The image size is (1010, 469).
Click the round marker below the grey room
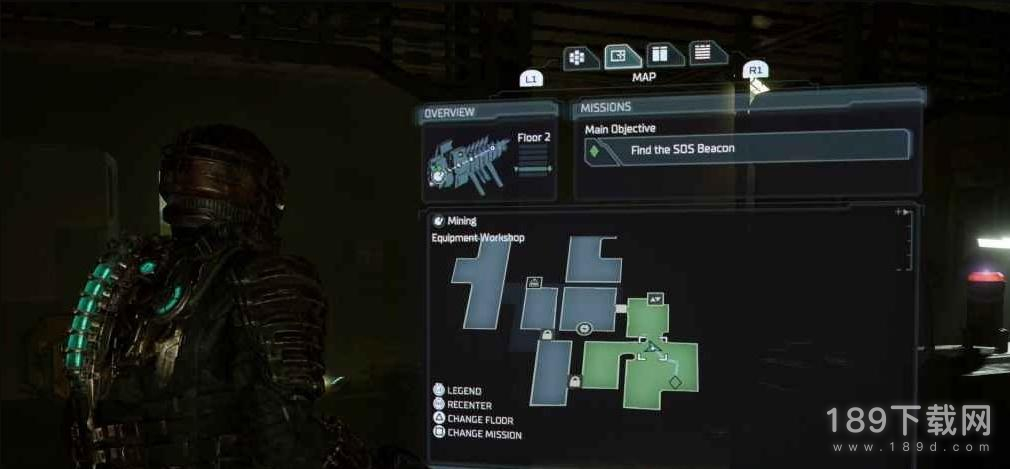pyautogui.click(x=584, y=328)
